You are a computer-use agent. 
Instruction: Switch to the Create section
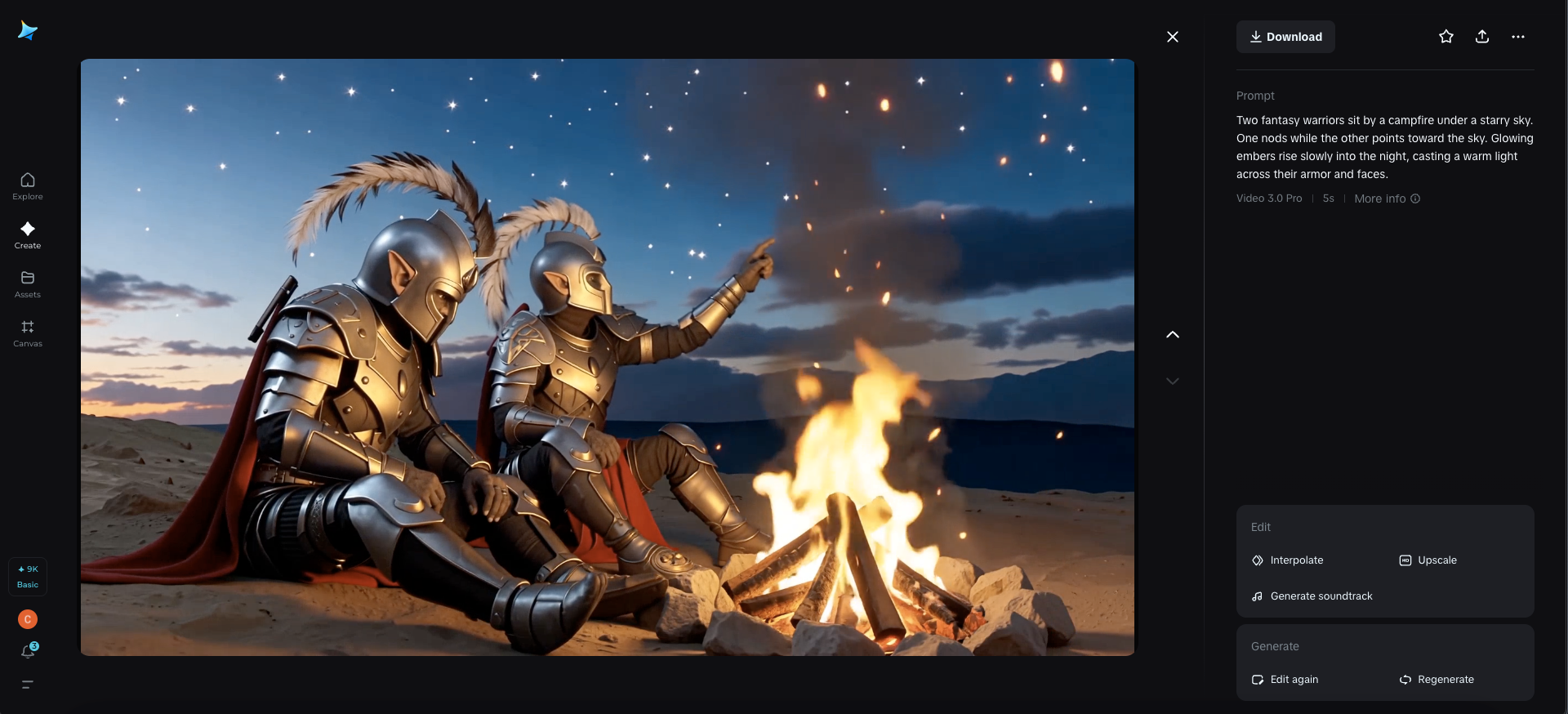coord(27,235)
